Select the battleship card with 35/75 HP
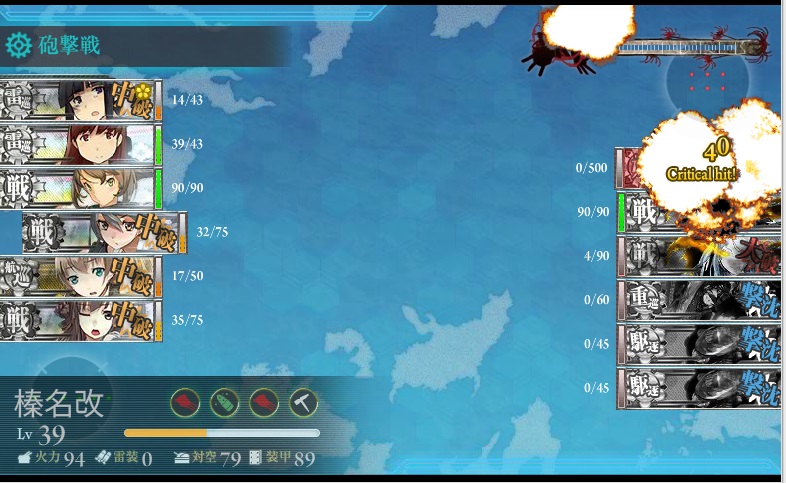This screenshot has height=483, width=786. [x=80, y=320]
